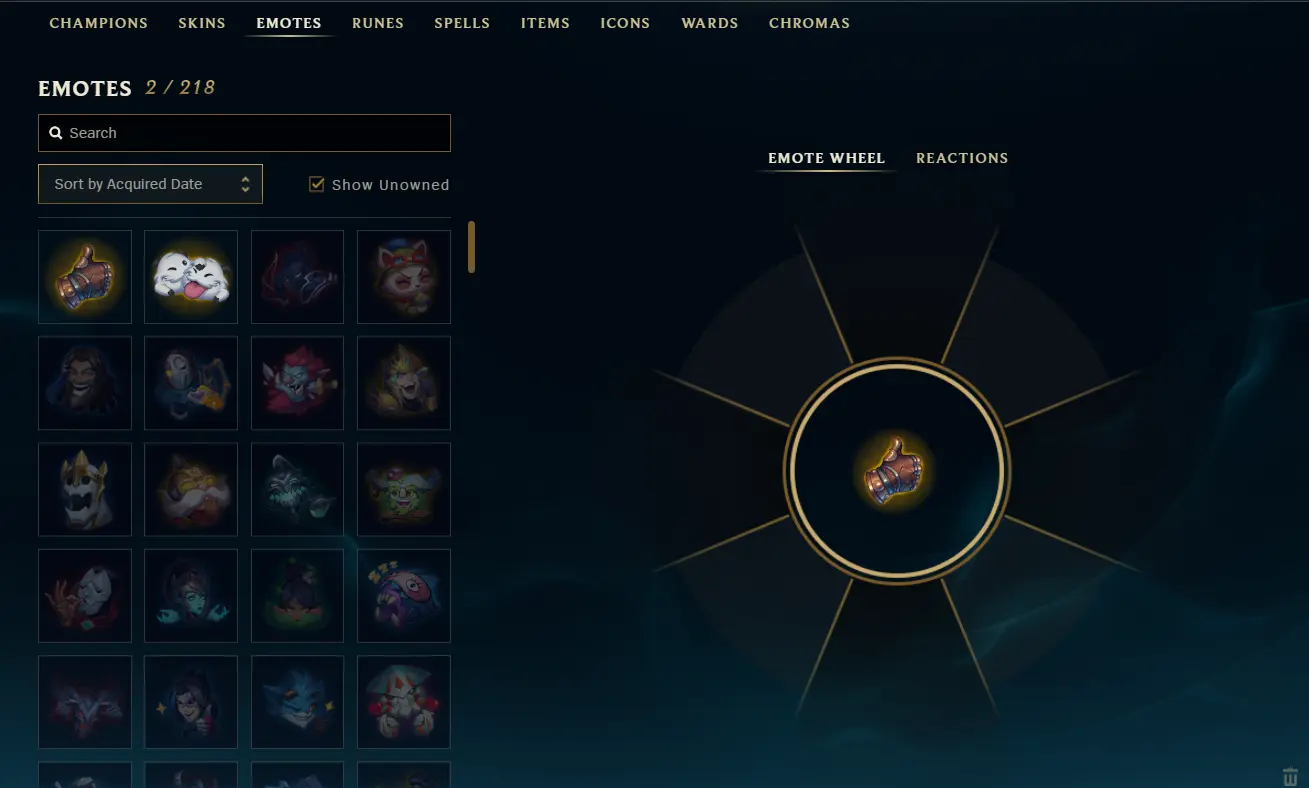Image resolution: width=1309 pixels, height=788 pixels.
Task: Select the golden unicorn mask emote
Action: tap(85, 489)
